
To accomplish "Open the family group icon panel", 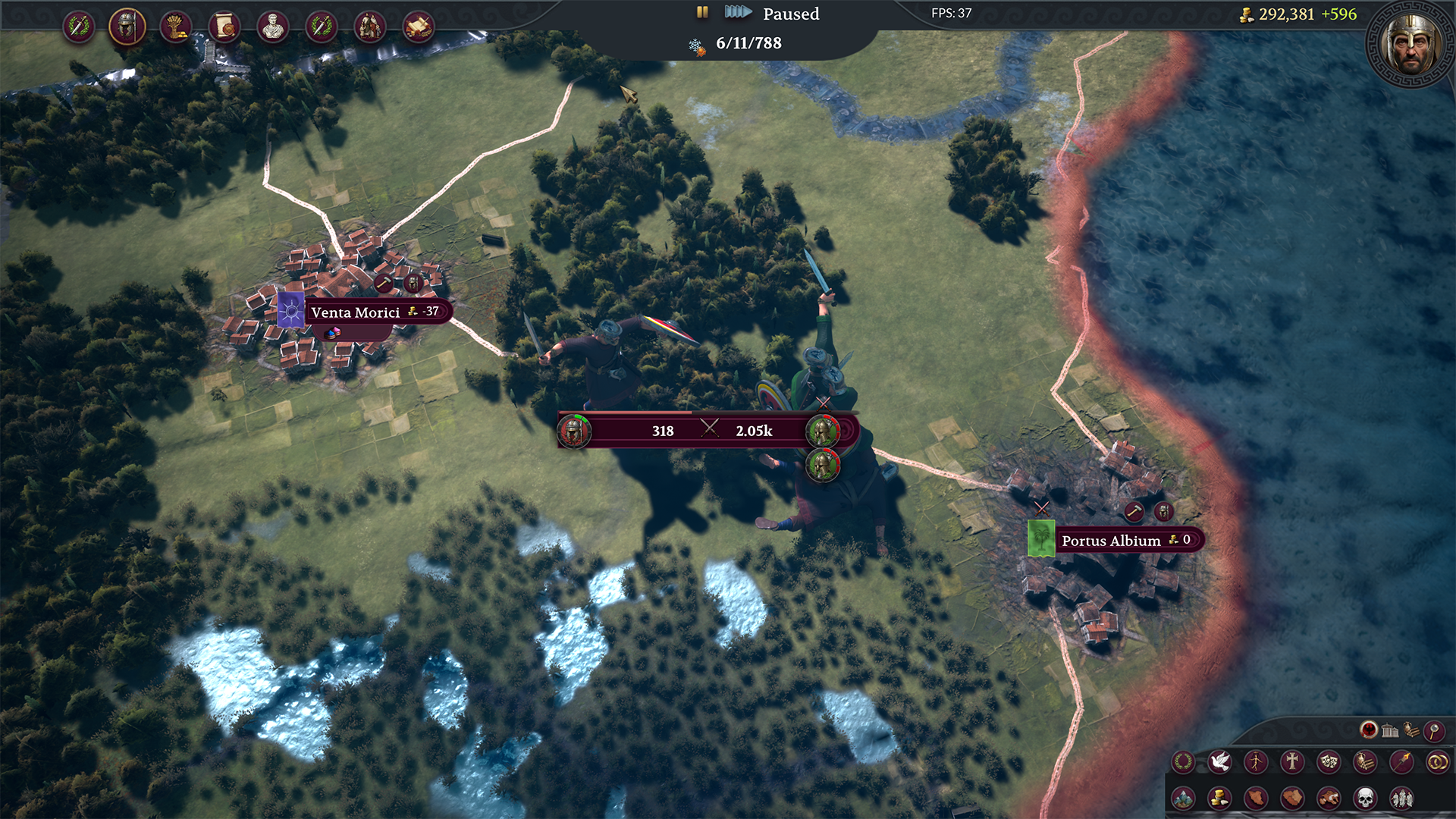I will (370, 27).
